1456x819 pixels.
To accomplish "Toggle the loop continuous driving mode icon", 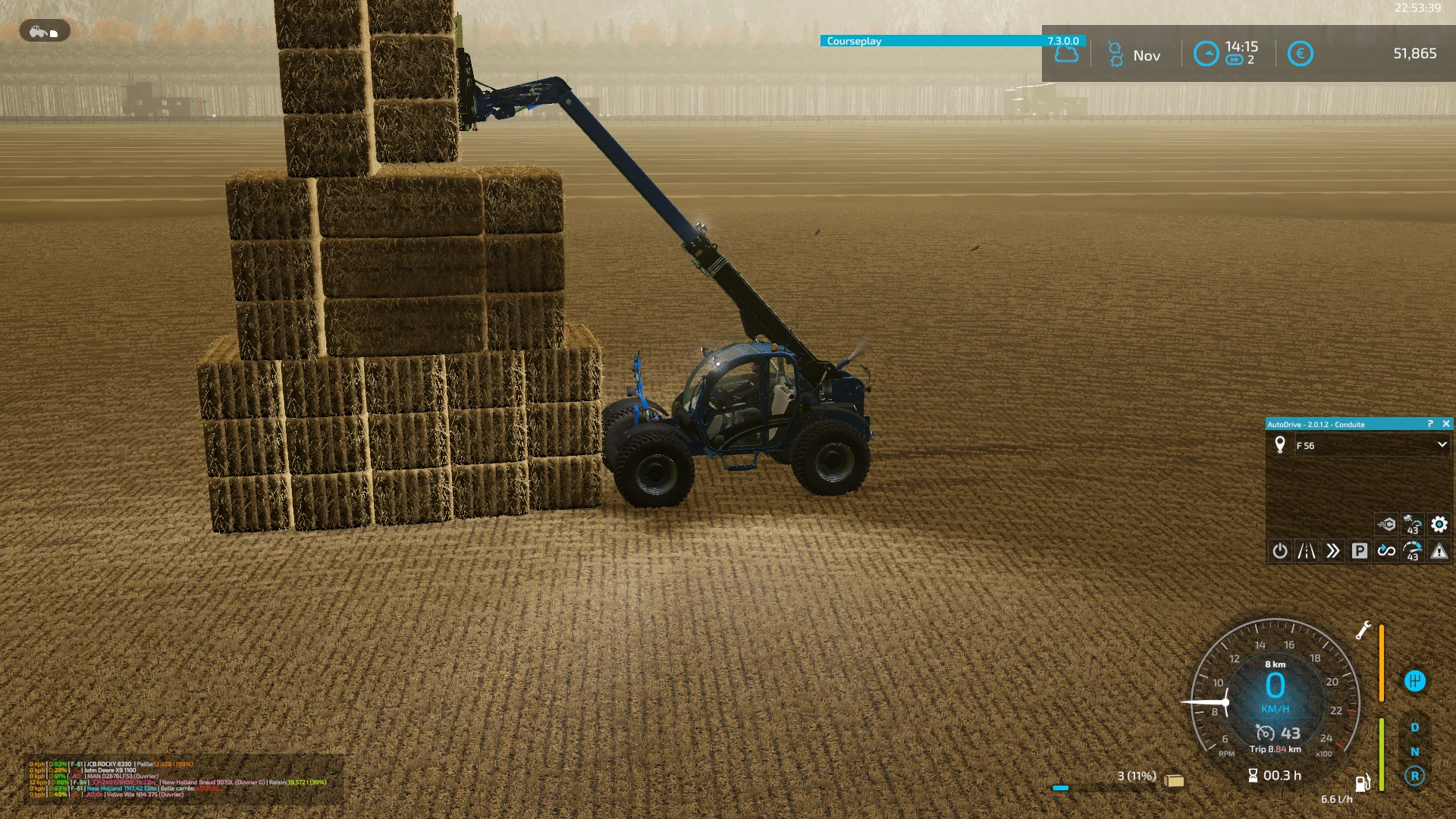I will click(x=1387, y=551).
